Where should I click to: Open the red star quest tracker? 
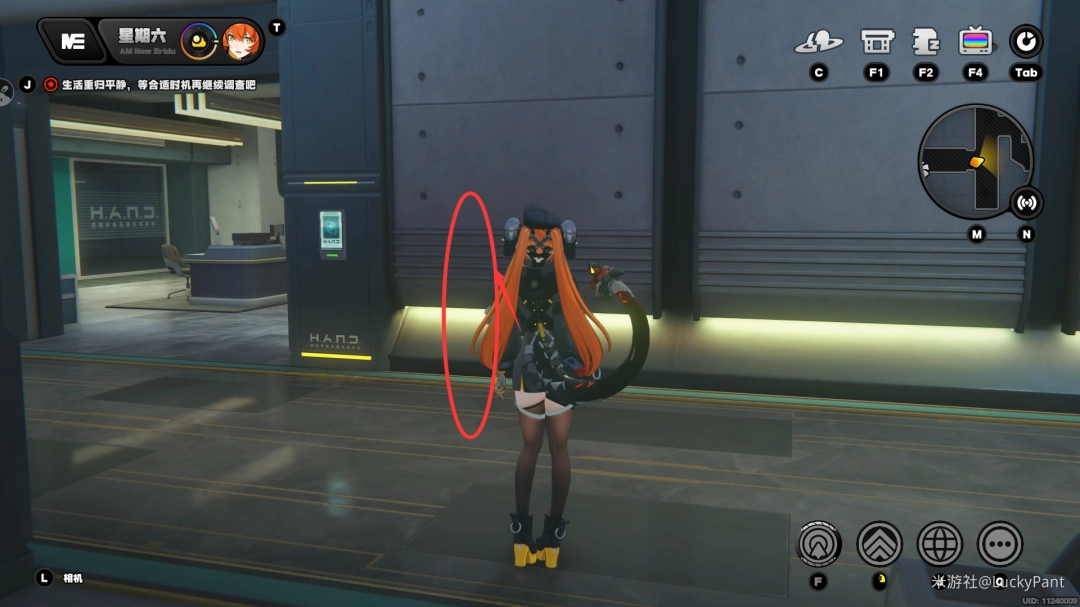click(51, 85)
